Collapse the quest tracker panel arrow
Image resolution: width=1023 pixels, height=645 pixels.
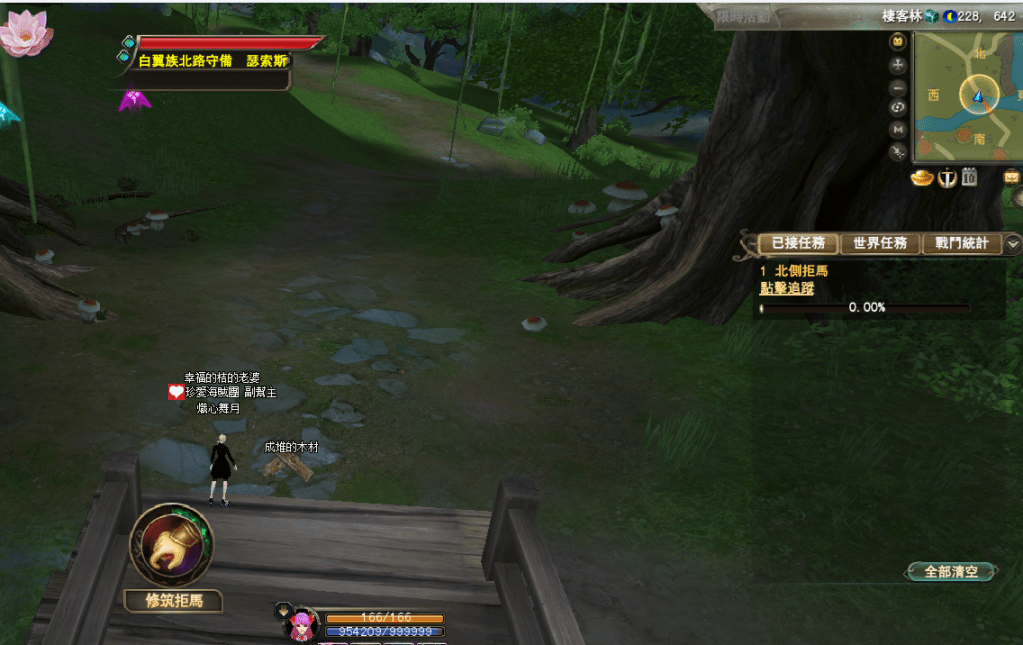1013,243
